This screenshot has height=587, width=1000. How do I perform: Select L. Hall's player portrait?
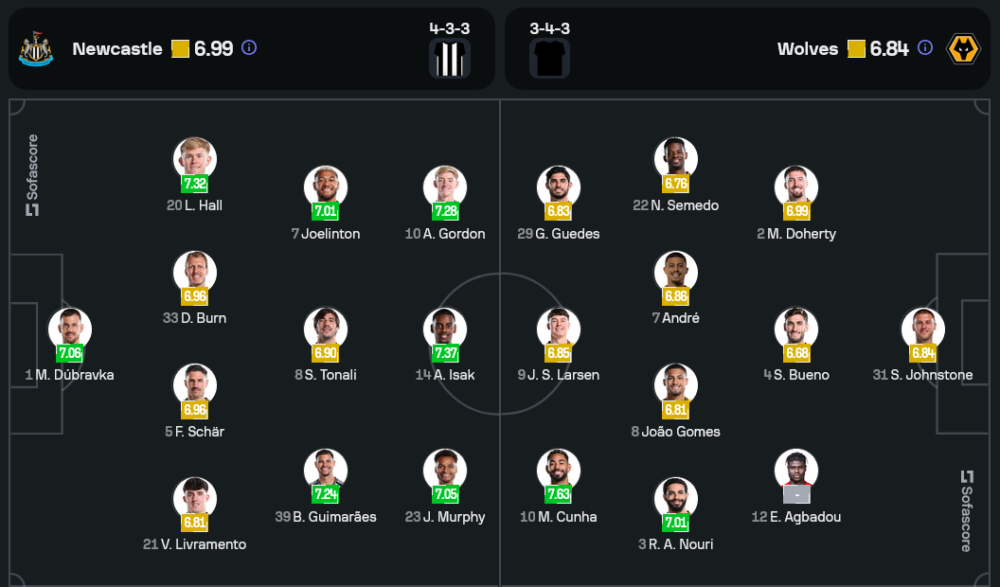pyautogui.click(x=195, y=159)
